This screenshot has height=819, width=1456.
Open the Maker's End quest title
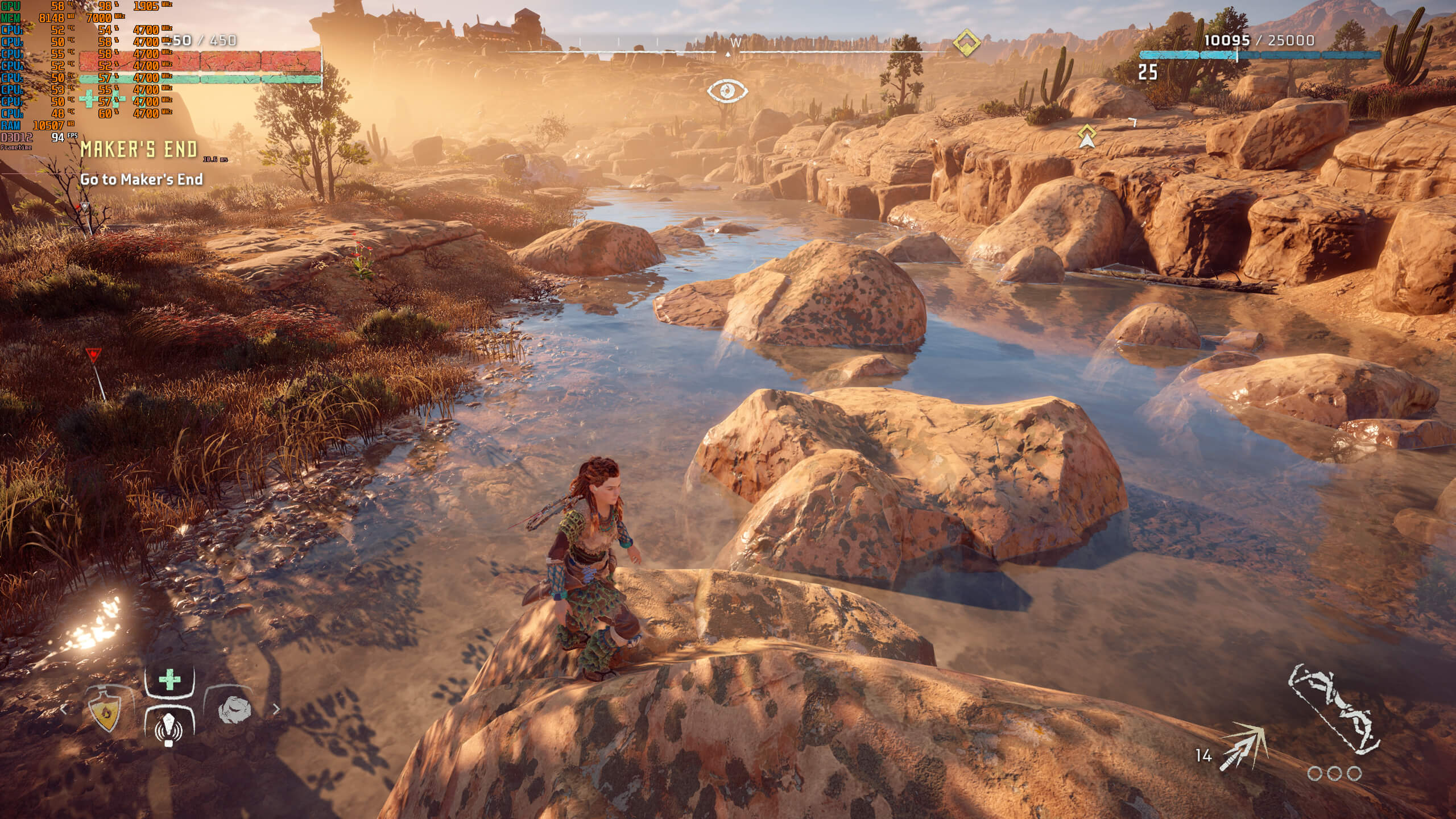[x=139, y=150]
